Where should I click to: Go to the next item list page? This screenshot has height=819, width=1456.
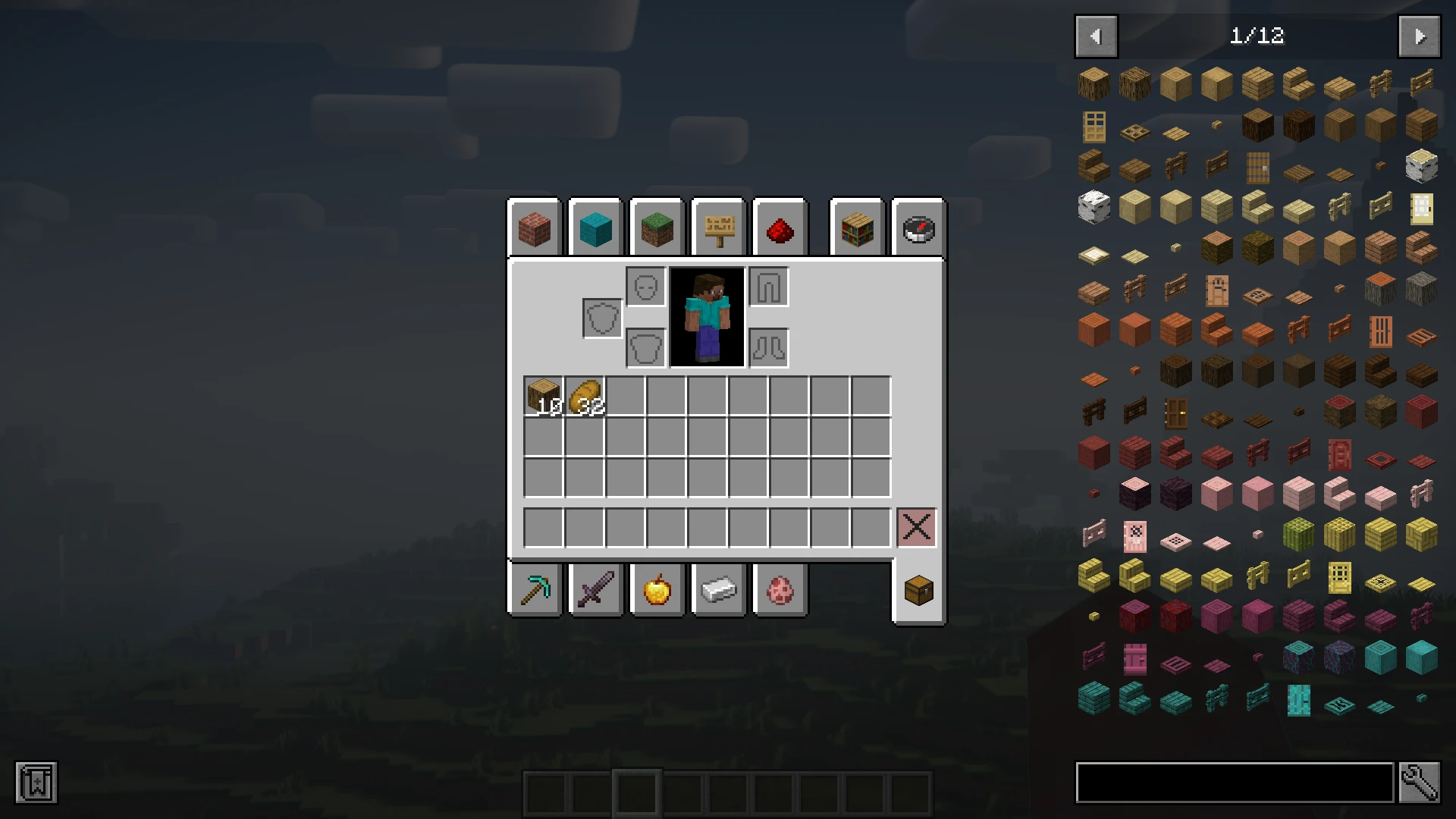point(1419,36)
